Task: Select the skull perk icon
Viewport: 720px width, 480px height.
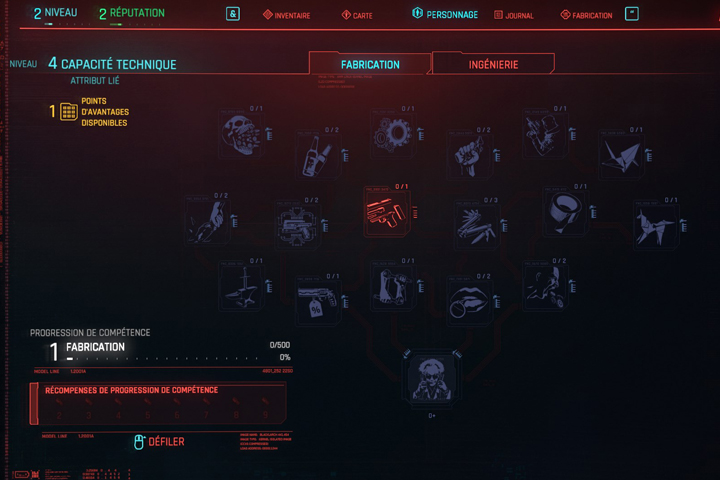Action: click(240, 133)
